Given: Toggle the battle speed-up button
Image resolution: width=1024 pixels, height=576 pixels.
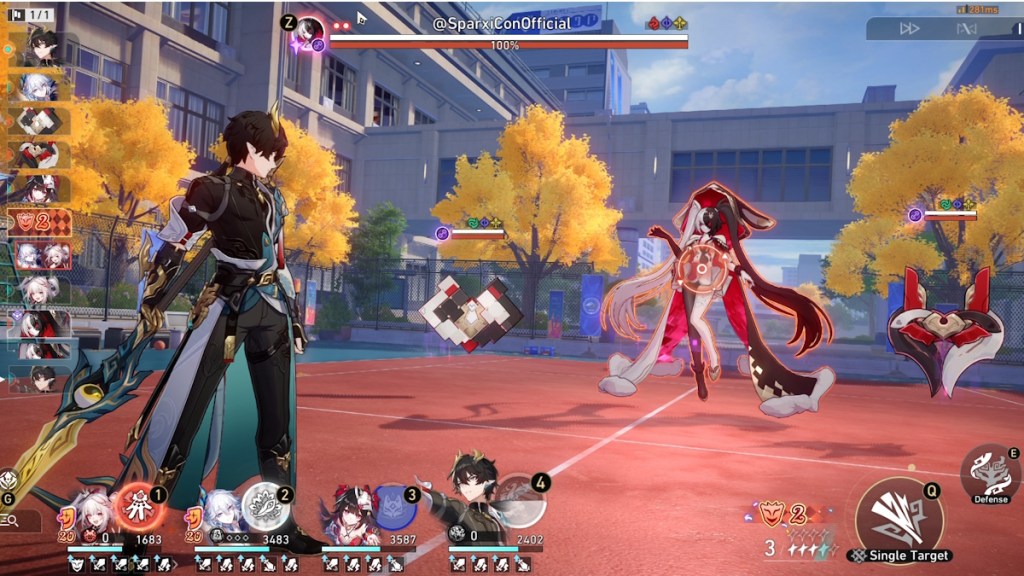Looking at the screenshot, I should click(x=909, y=29).
